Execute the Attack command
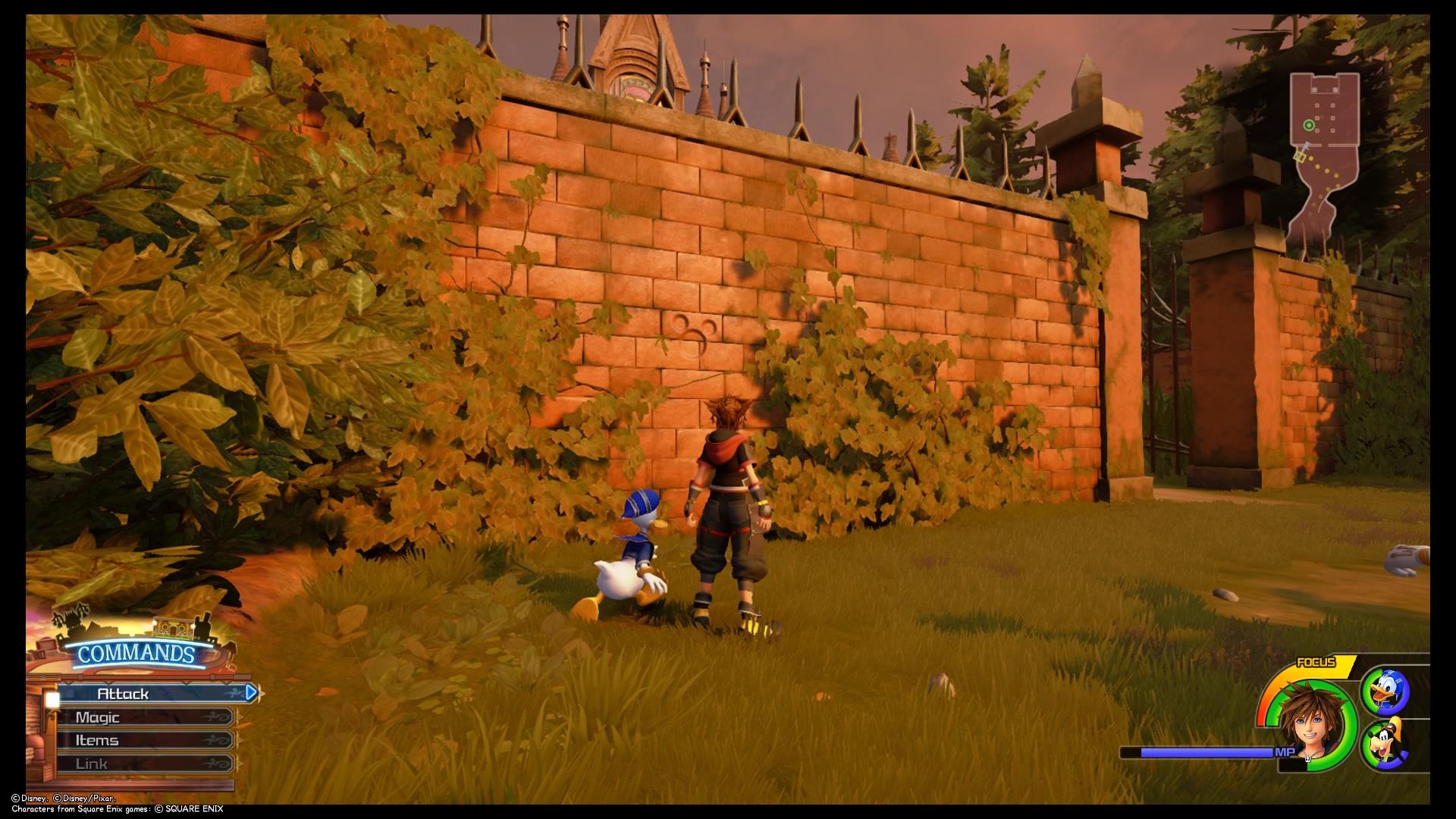Viewport: 1456px width, 819px height. tap(121, 692)
